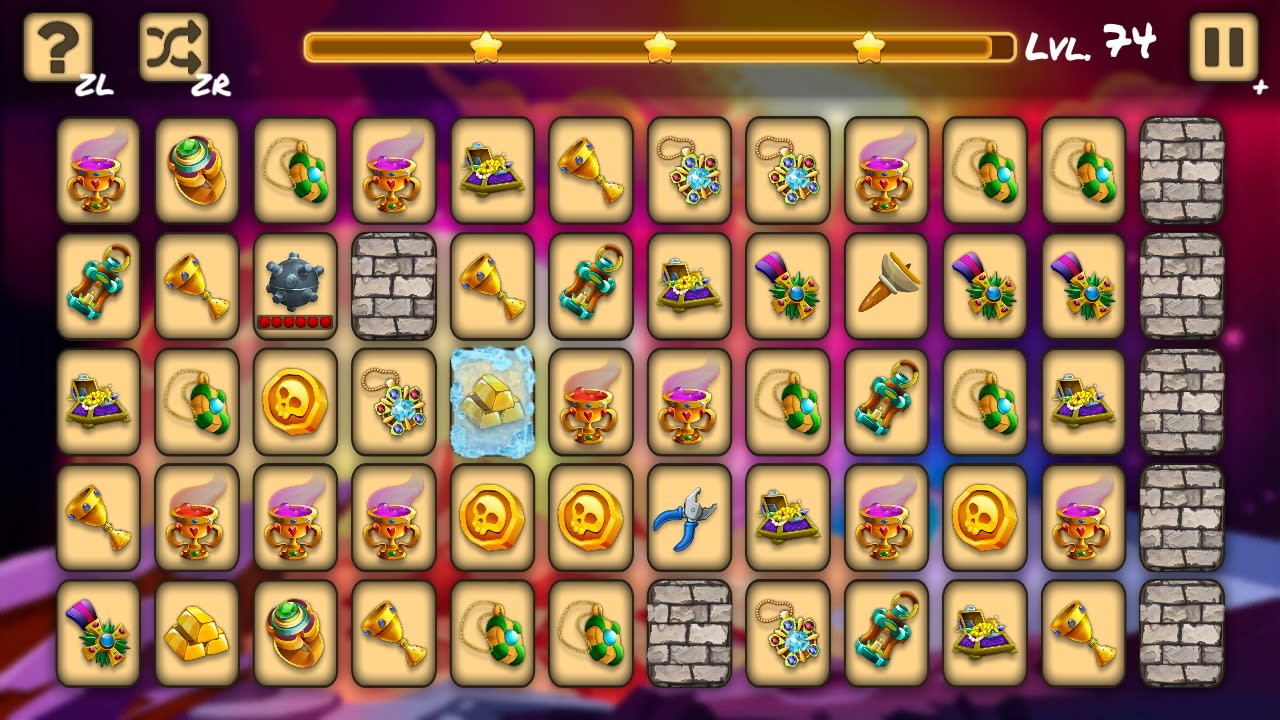Image resolution: width=1280 pixels, height=720 pixels.
Task: Shuffle the board using the ZR shuffle button
Action: coord(173,45)
